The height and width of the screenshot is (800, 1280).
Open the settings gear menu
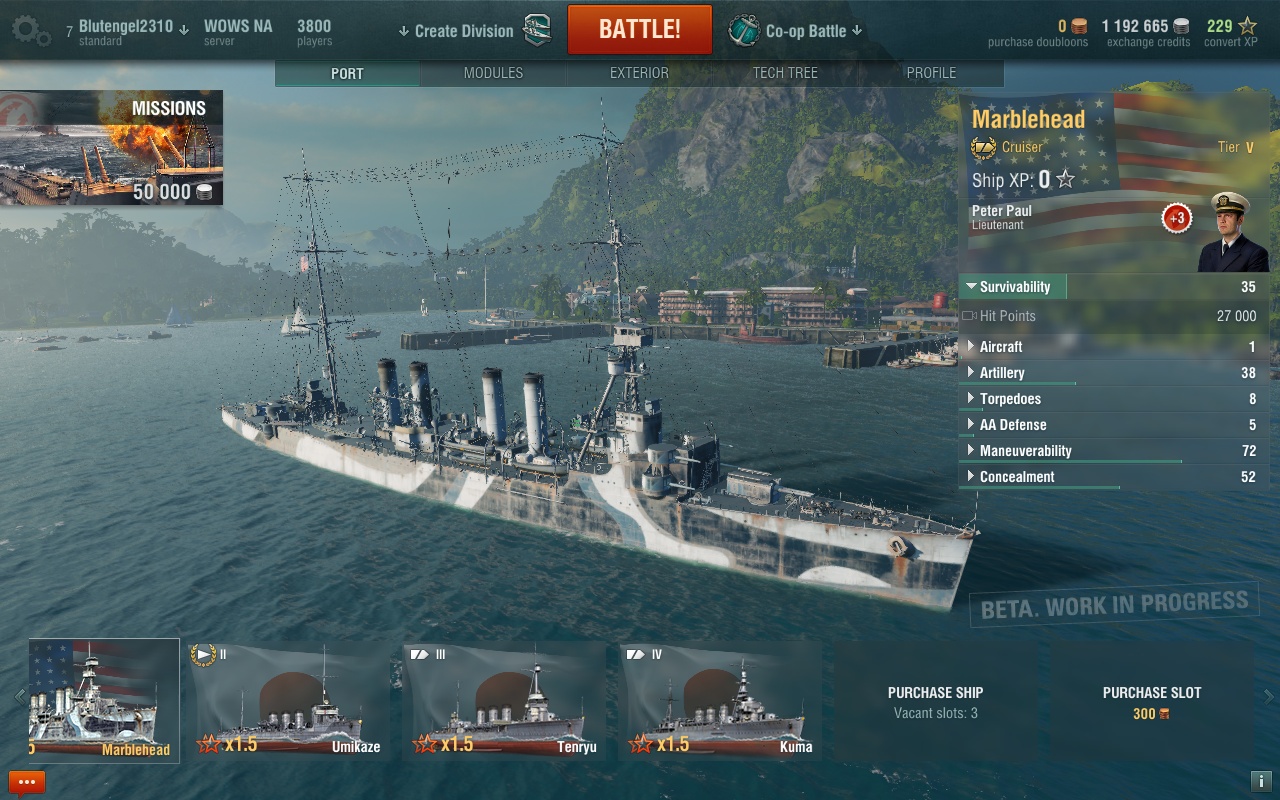pyautogui.click(x=31, y=30)
